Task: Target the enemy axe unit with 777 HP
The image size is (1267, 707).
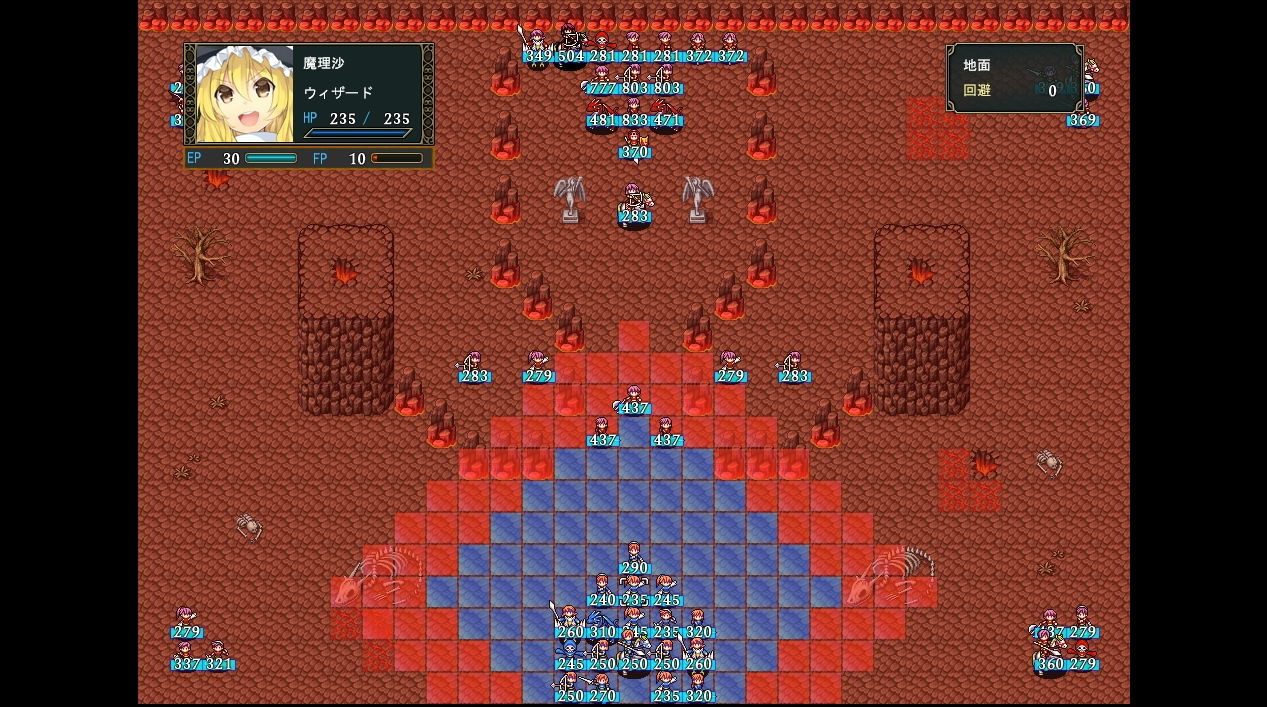Action: pos(602,78)
